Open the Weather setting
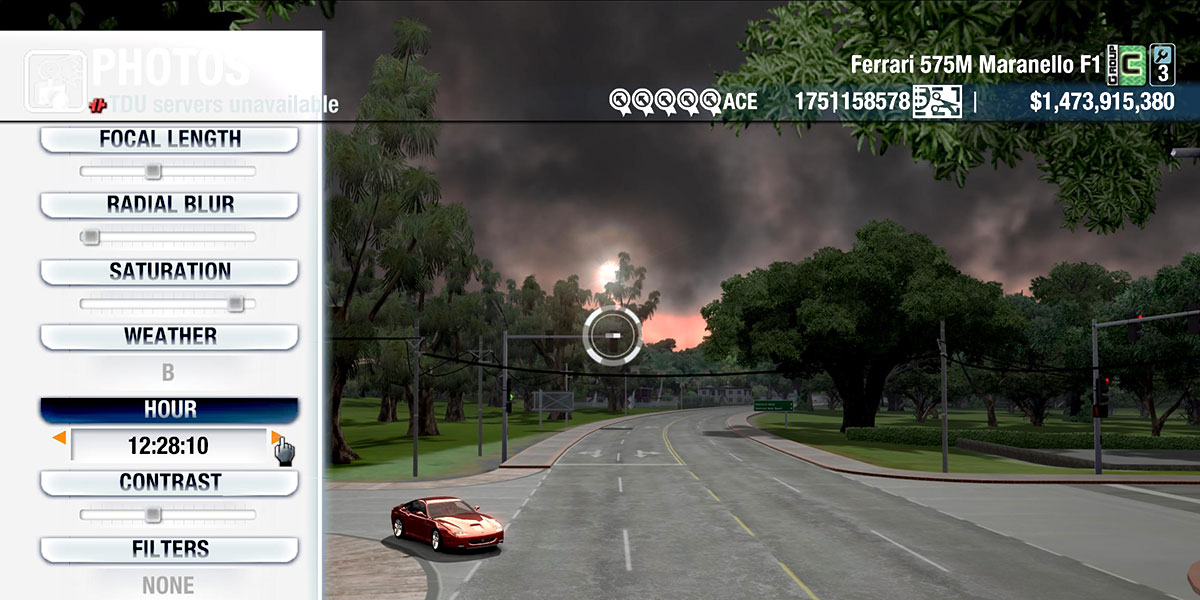 click(x=169, y=336)
